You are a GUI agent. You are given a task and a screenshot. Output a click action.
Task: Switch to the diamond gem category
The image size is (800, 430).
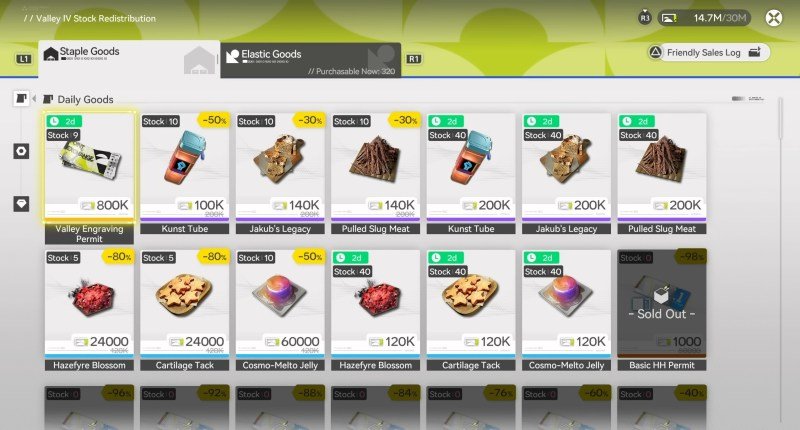click(x=21, y=203)
